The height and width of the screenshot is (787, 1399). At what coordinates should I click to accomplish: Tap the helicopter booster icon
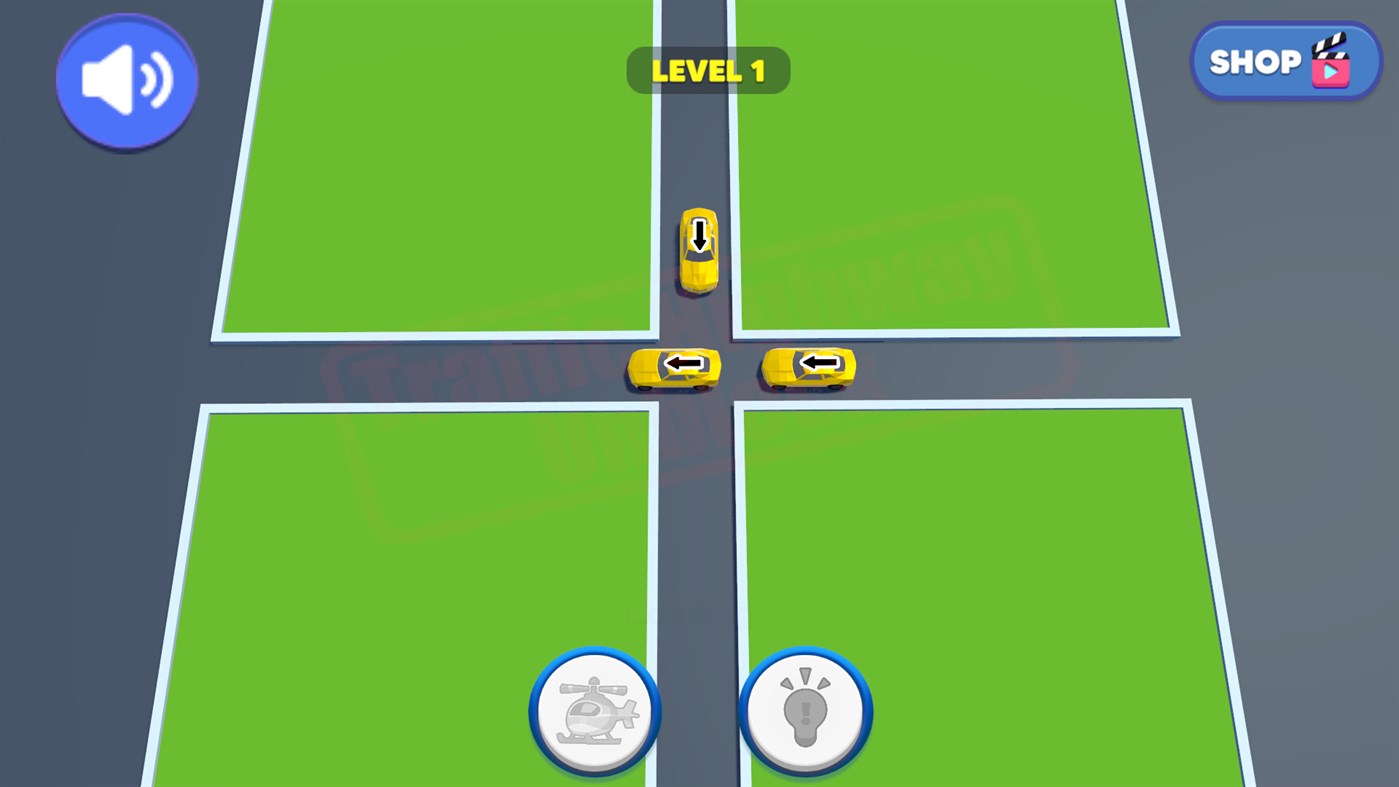593,710
